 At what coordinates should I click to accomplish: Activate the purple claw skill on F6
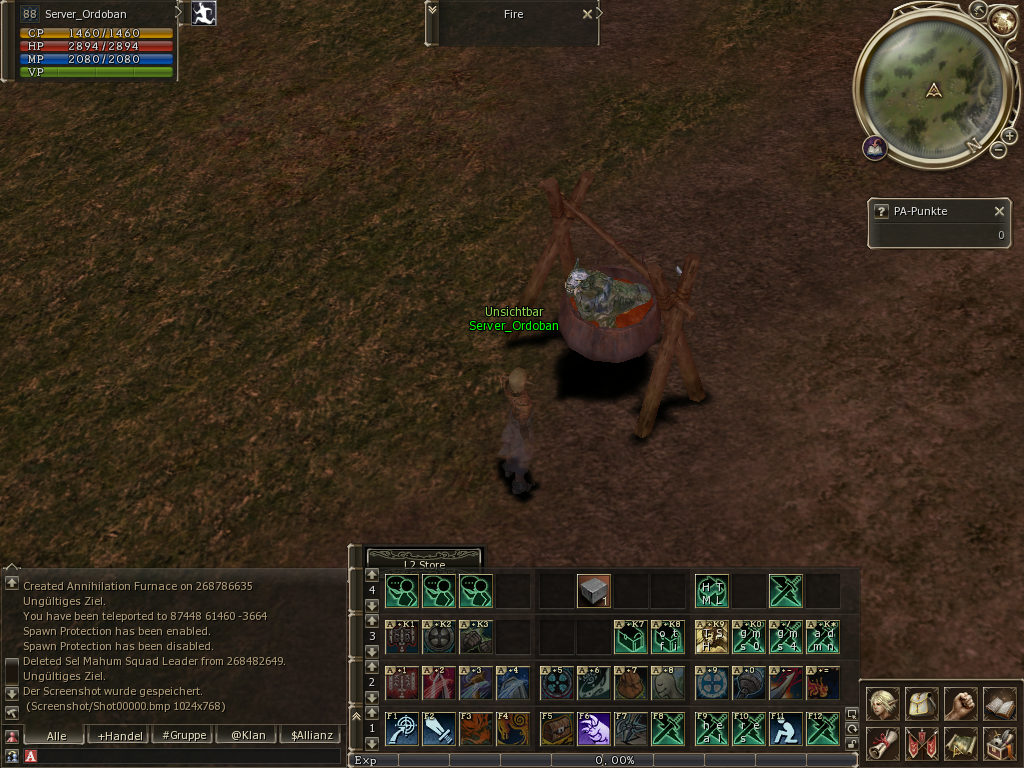593,728
